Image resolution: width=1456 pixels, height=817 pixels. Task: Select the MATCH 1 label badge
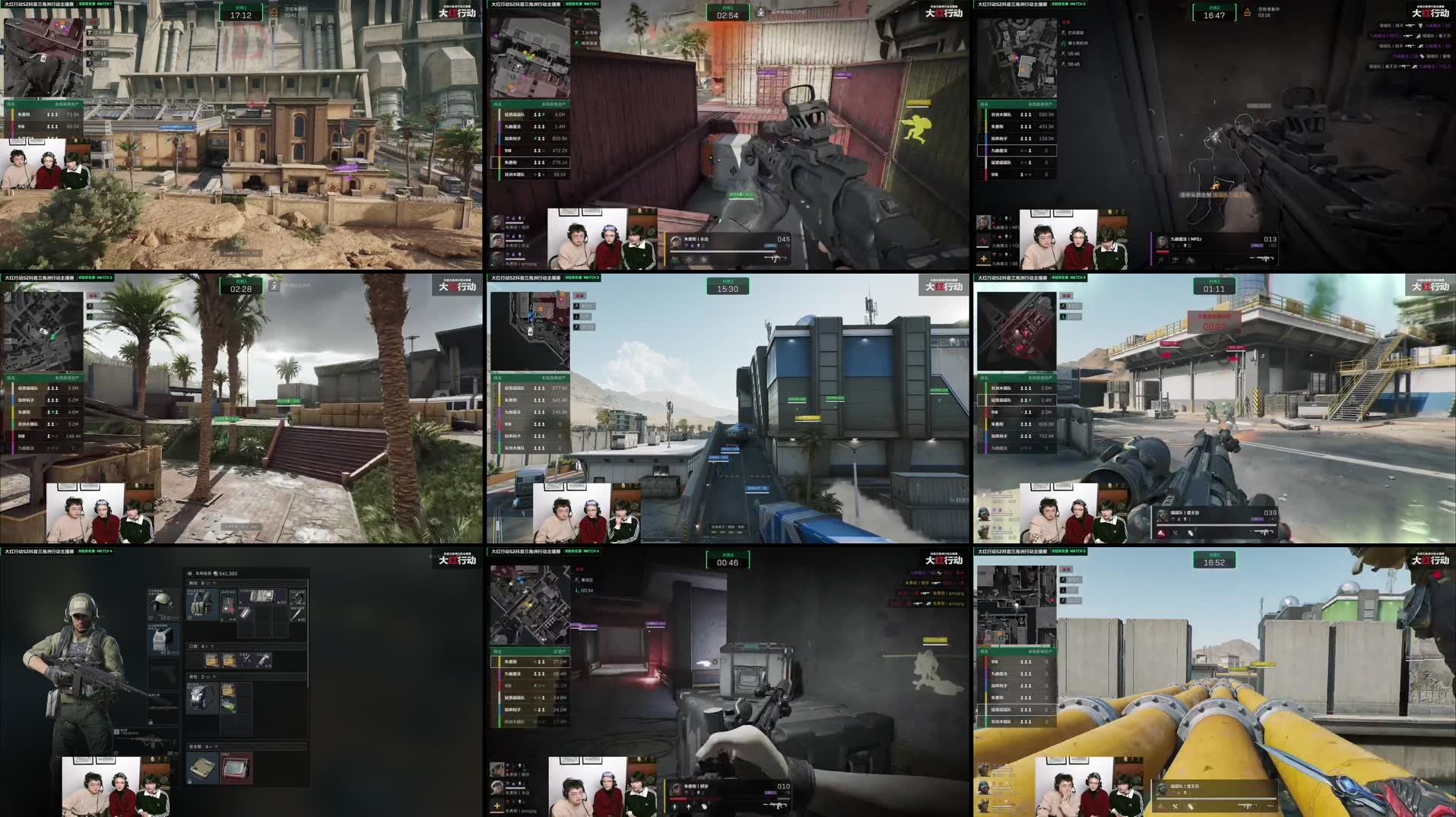click(104, 5)
